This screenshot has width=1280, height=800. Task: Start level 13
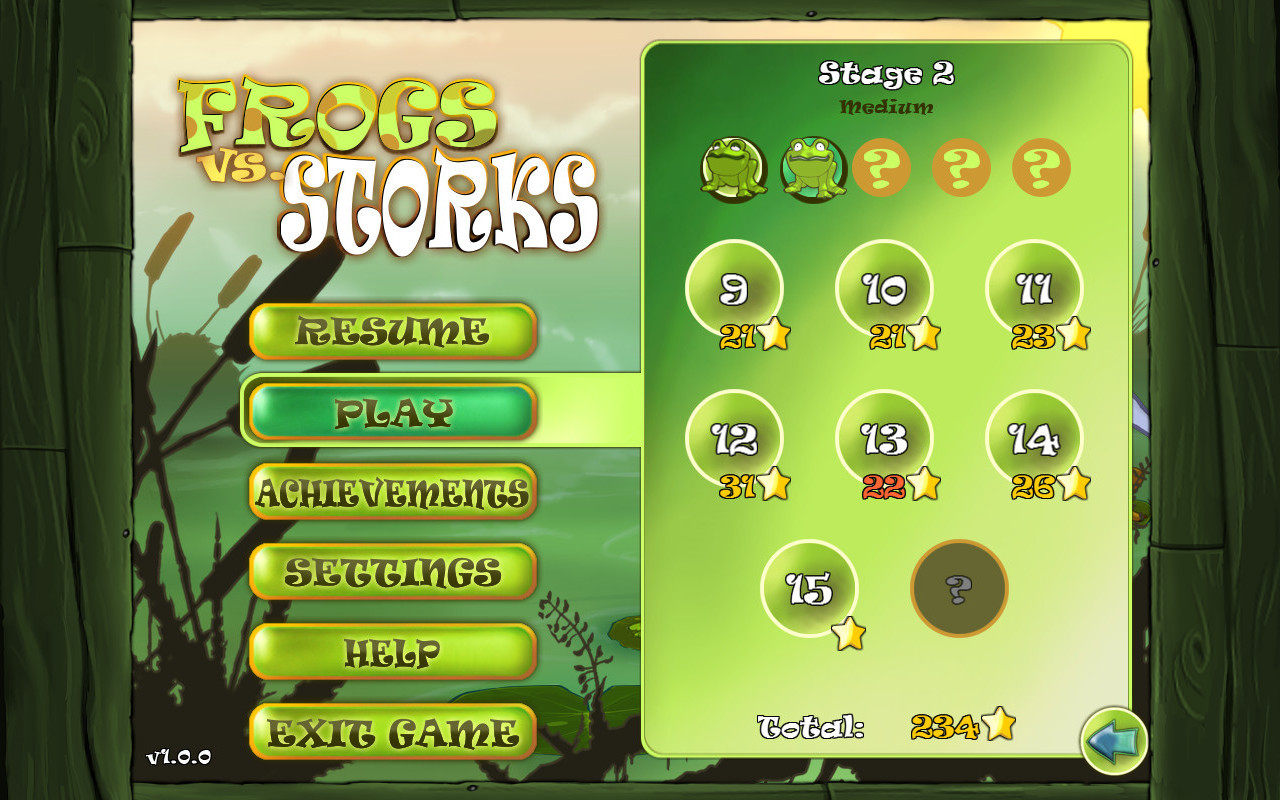(884, 440)
